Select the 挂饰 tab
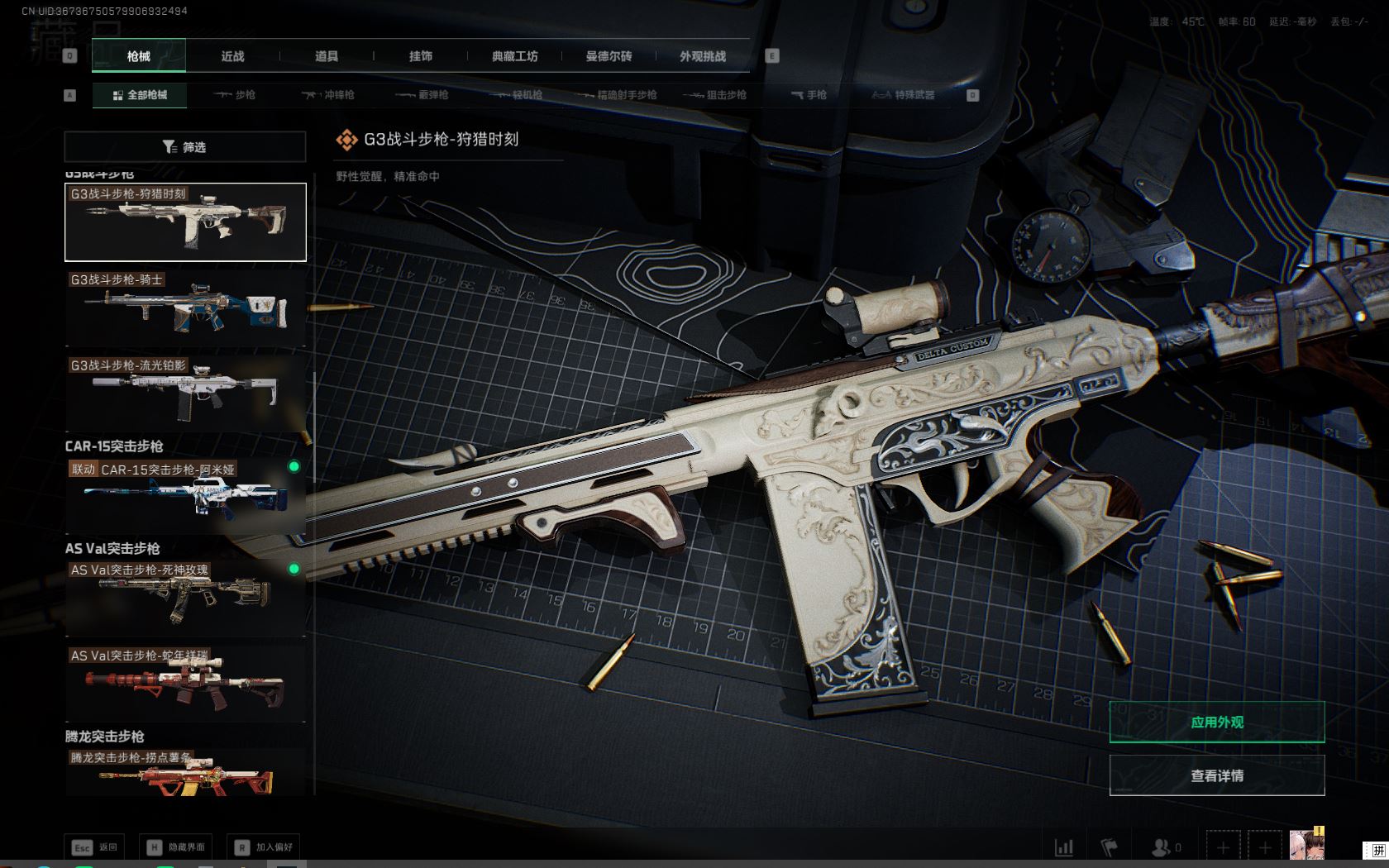The width and height of the screenshot is (1389, 868). (421, 56)
